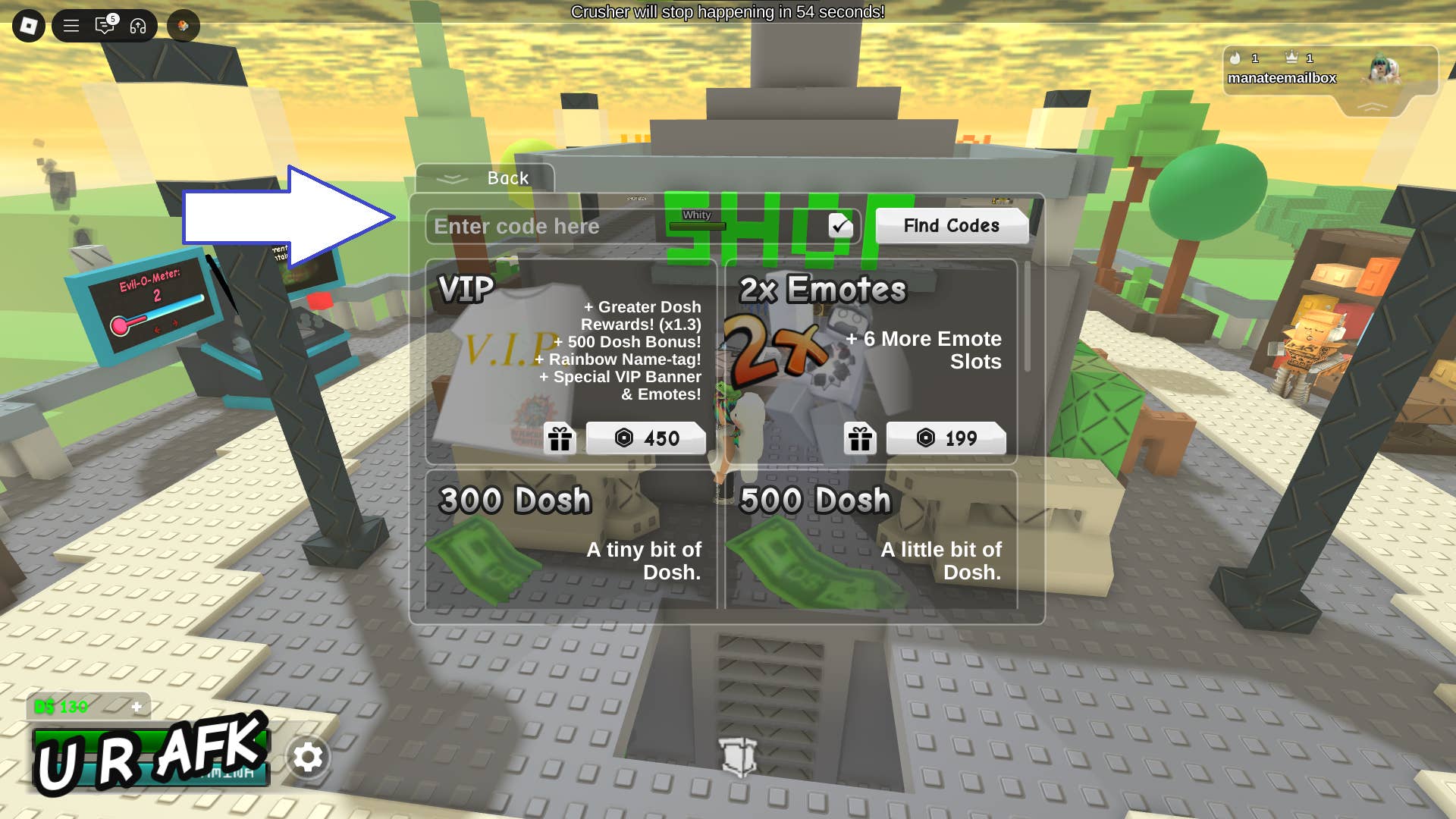Collapse the leaderboard player list arrow
This screenshot has height=819, width=1456.
coord(1371,108)
